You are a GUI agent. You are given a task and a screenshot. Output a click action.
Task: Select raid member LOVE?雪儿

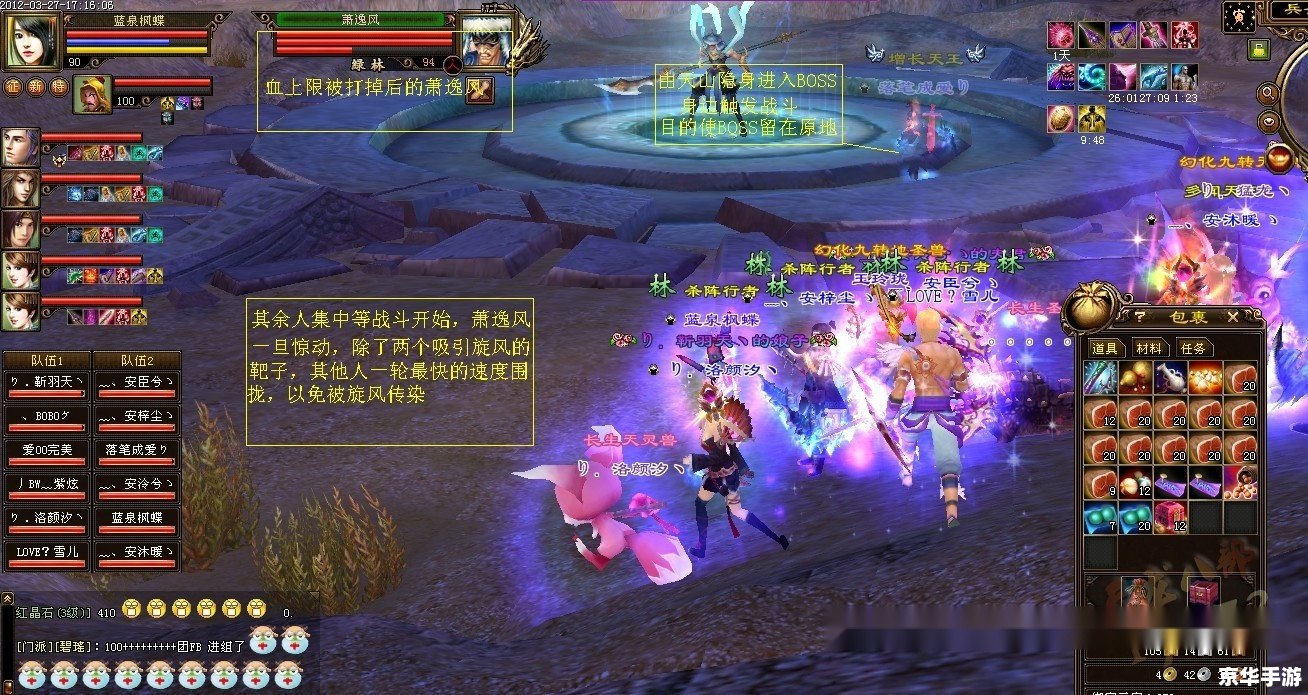(x=47, y=553)
